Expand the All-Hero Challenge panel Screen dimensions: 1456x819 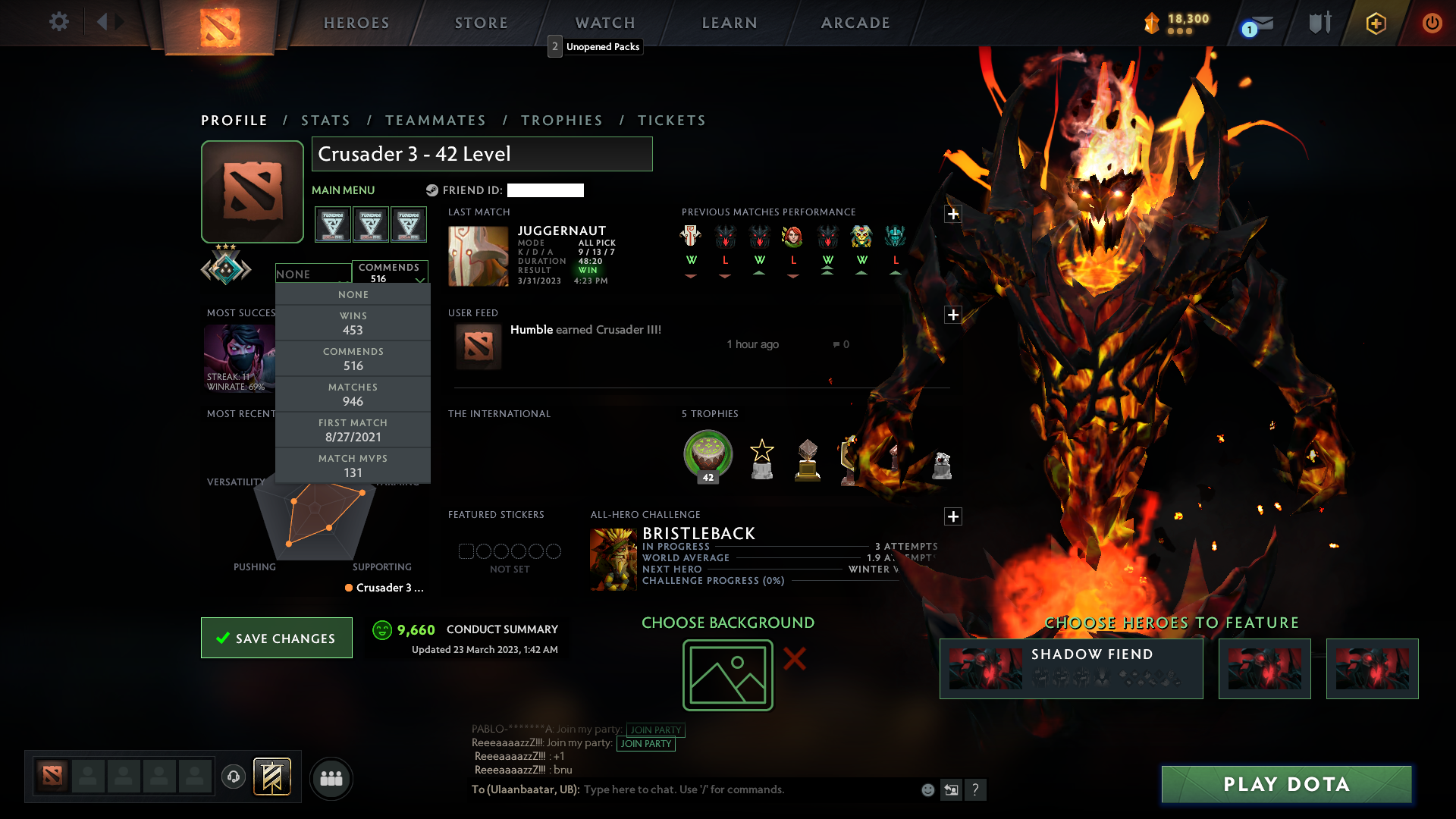tap(953, 516)
